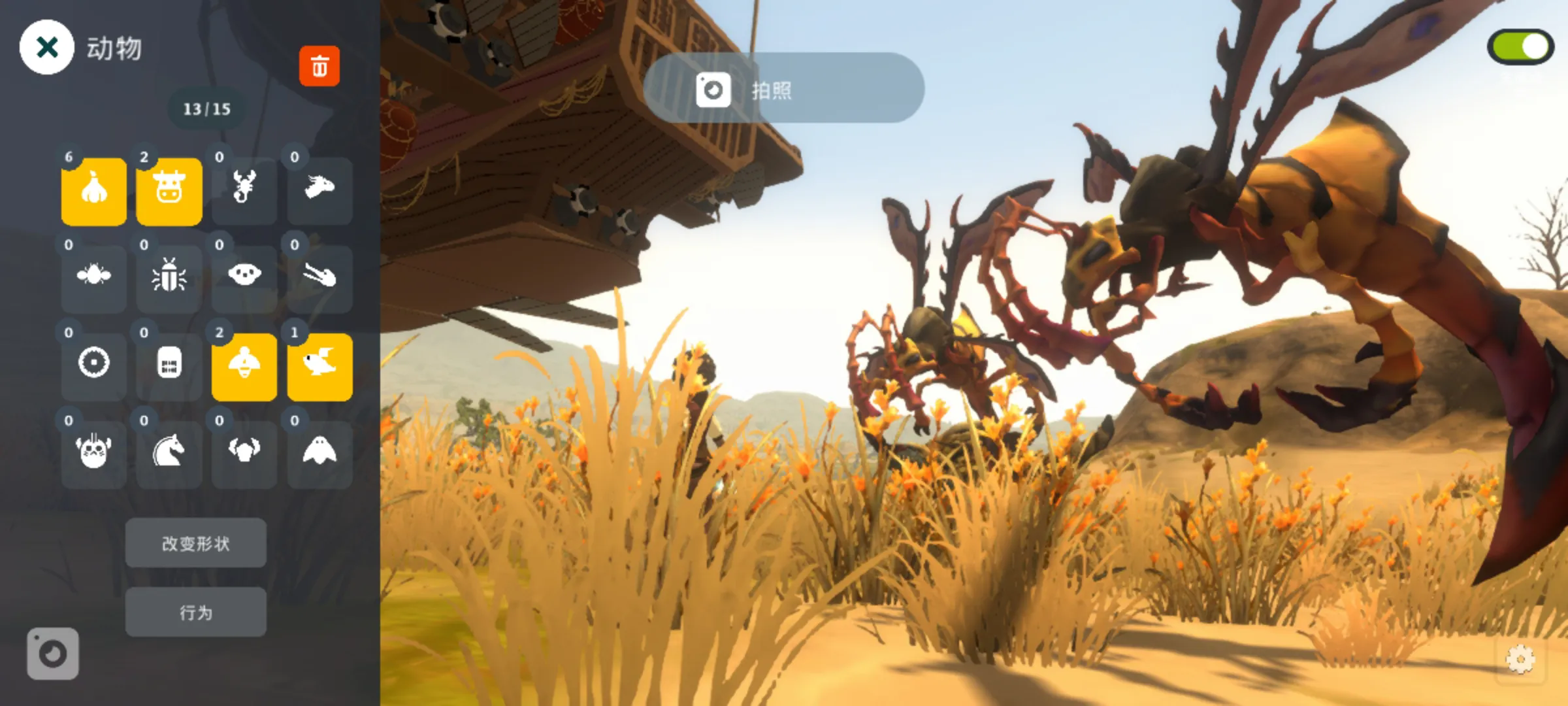Delete animals with the red trash button
The height and width of the screenshot is (706, 1568).
[x=319, y=66]
